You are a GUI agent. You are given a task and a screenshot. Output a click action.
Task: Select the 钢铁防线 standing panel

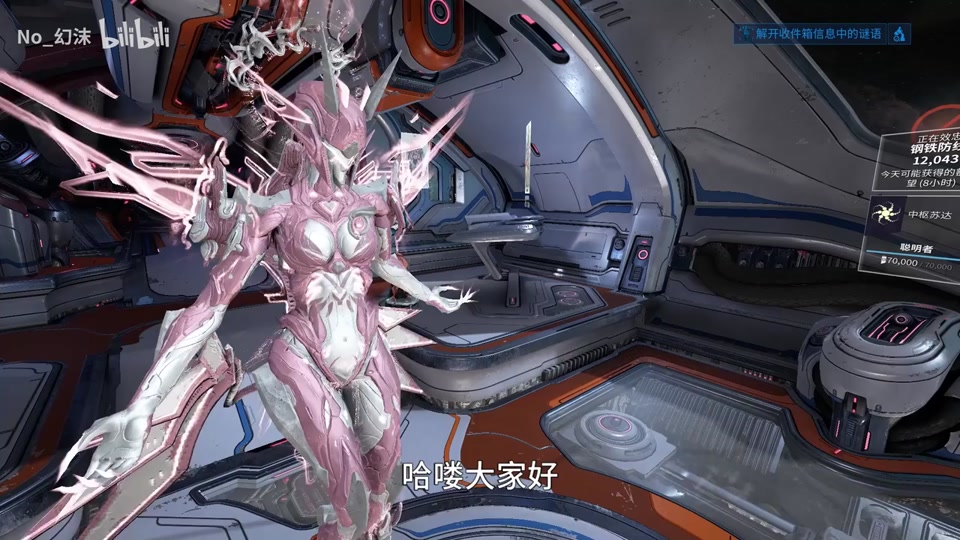point(928,157)
